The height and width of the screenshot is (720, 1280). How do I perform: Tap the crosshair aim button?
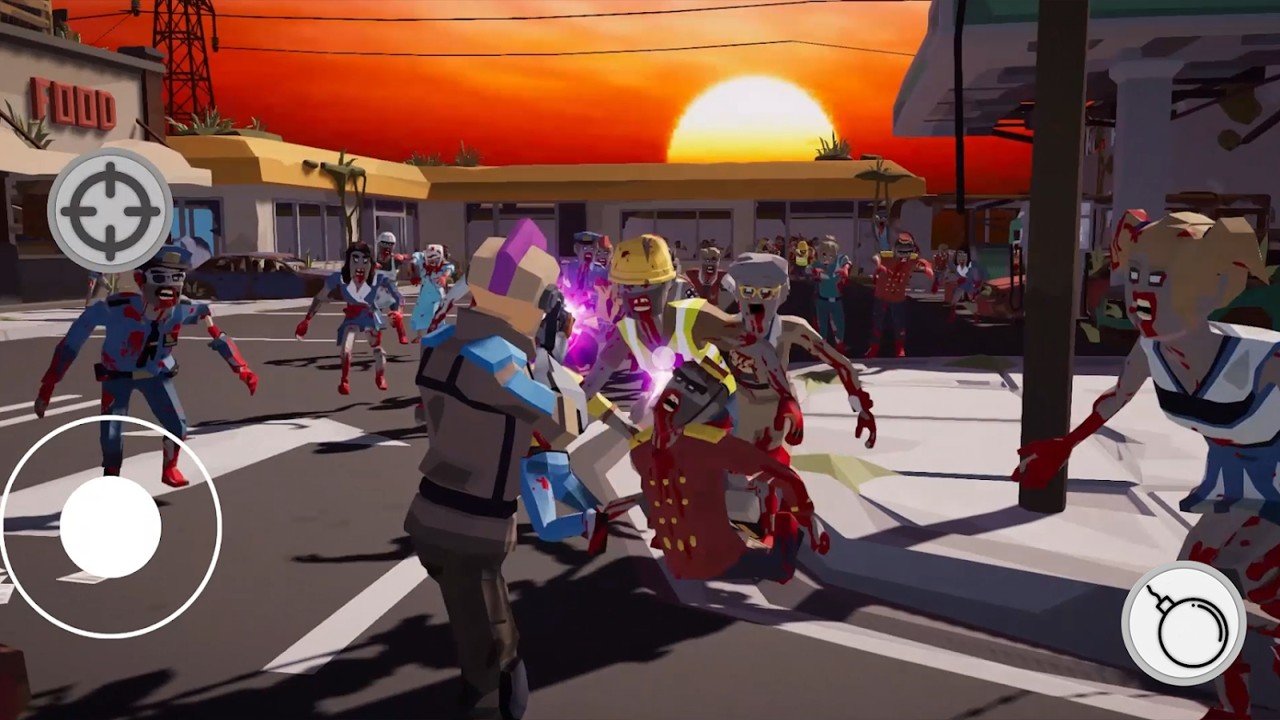pos(110,211)
